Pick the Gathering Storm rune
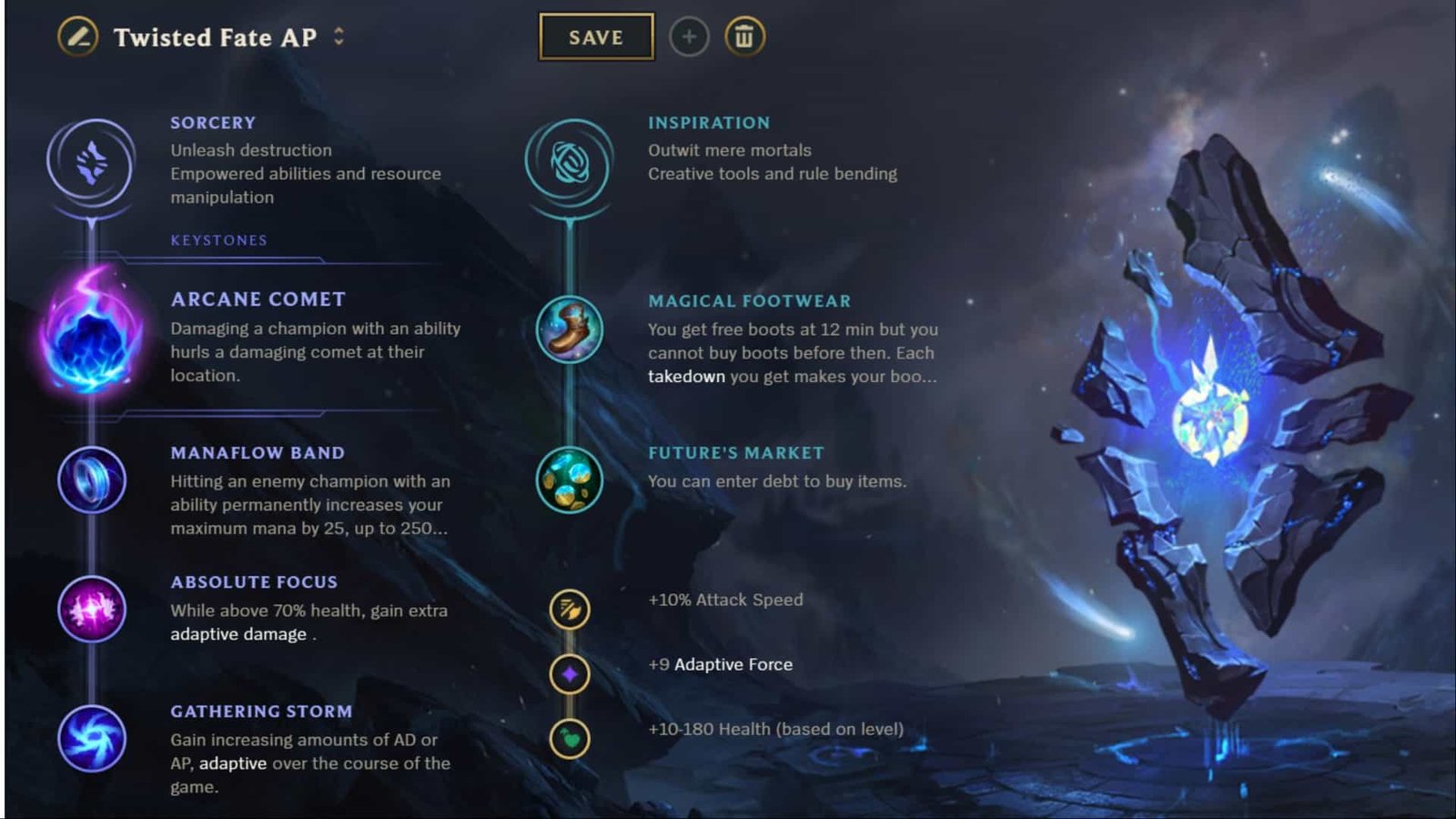This screenshot has width=1456, height=819. (91, 739)
